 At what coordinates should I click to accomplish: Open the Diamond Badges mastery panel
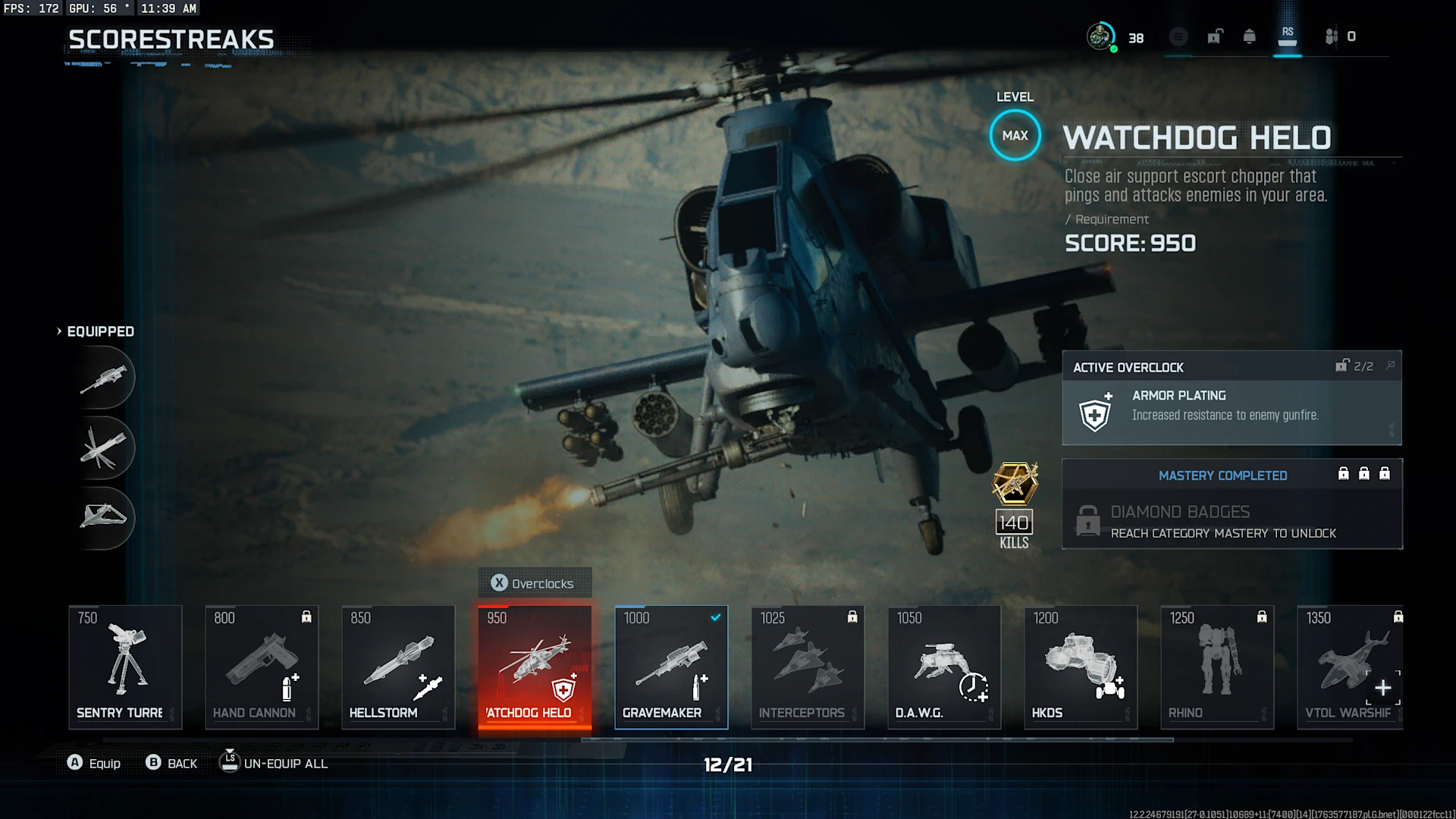click(x=1232, y=520)
